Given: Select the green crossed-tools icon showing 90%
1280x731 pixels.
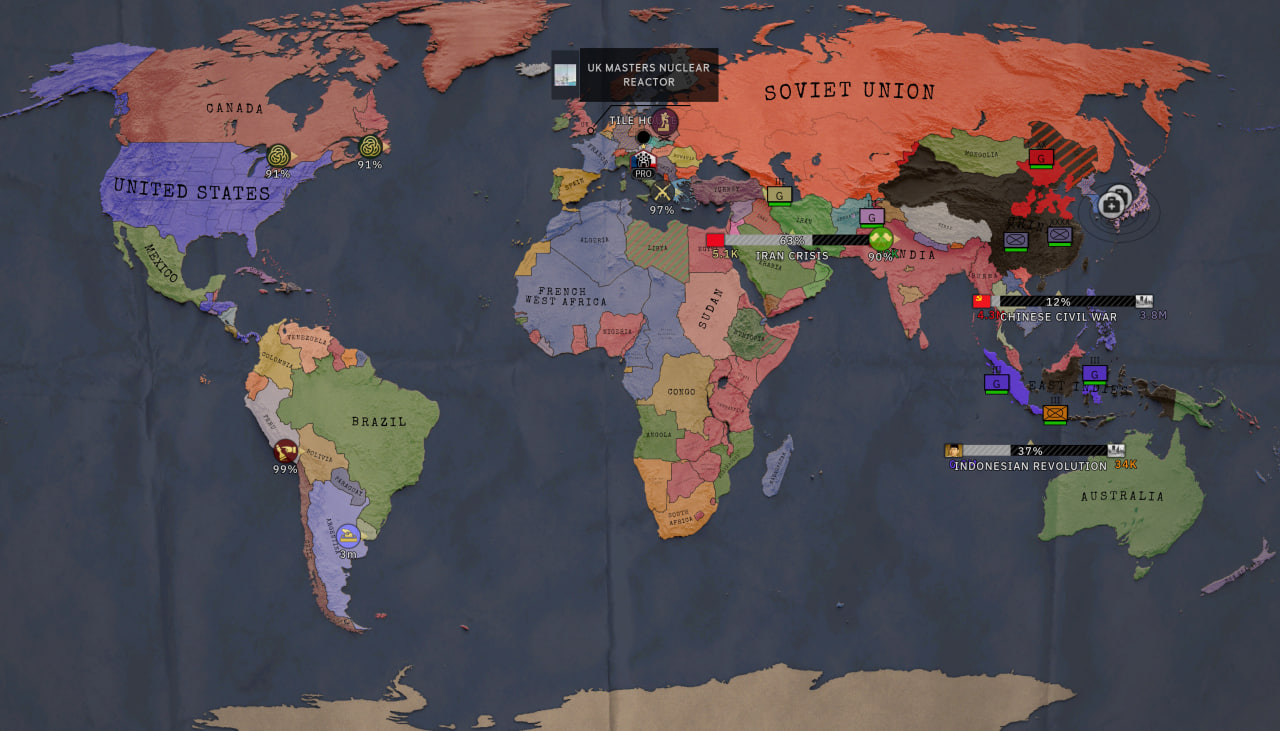Looking at the screenshot, I should [x=880, y=239].
